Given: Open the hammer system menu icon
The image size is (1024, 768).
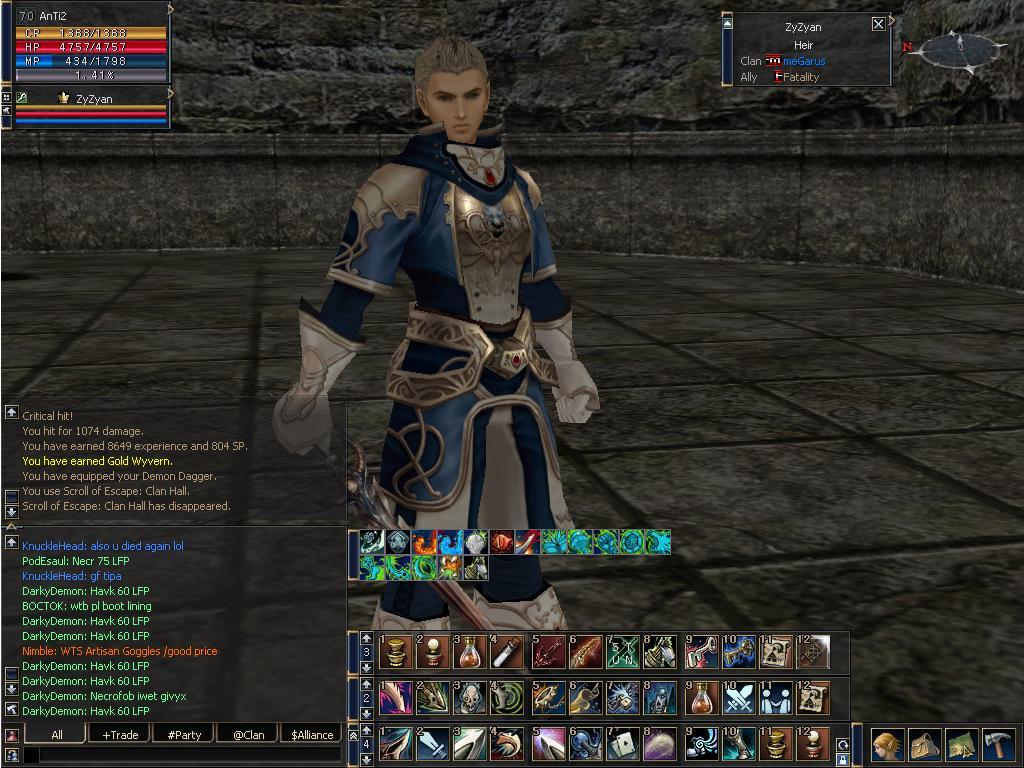Looking at the screenshot, I should (x=999, y=745).
